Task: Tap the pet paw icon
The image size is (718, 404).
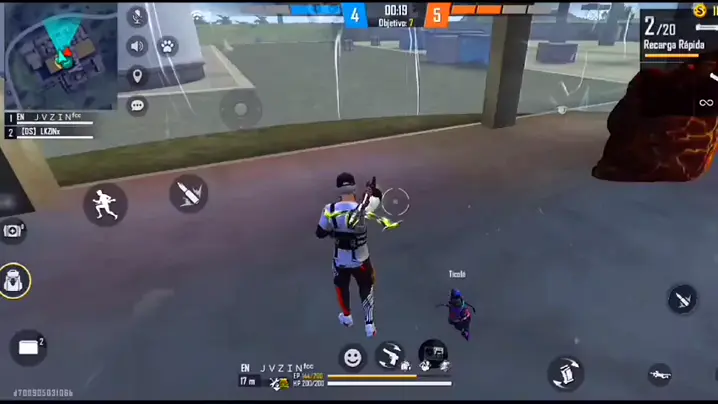Action: [x=167, y=46]
